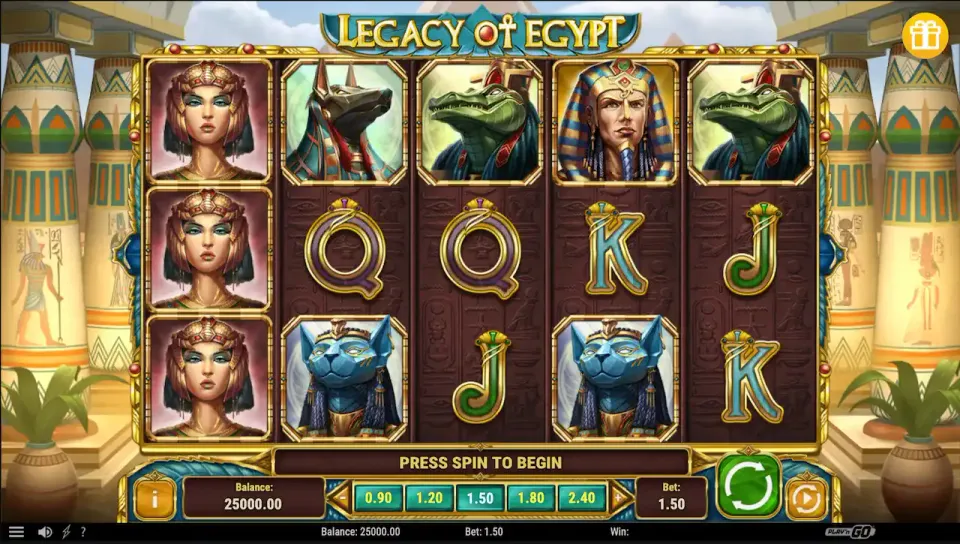
Task: Choose the 1.20 bet value
Action: [429, 497]
